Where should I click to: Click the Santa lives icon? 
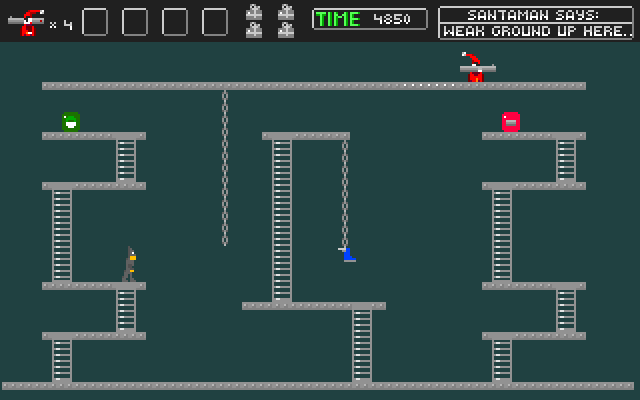pos(26,21)
